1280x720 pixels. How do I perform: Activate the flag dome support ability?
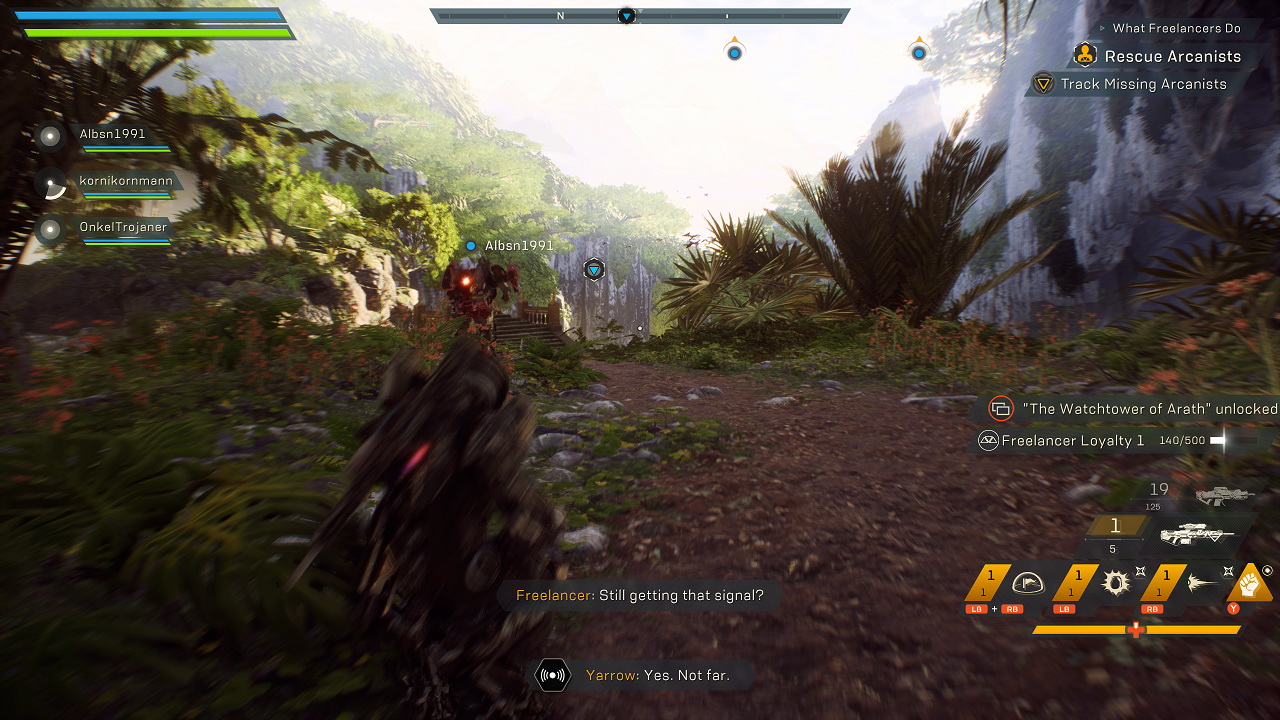tap(1027, 584)
